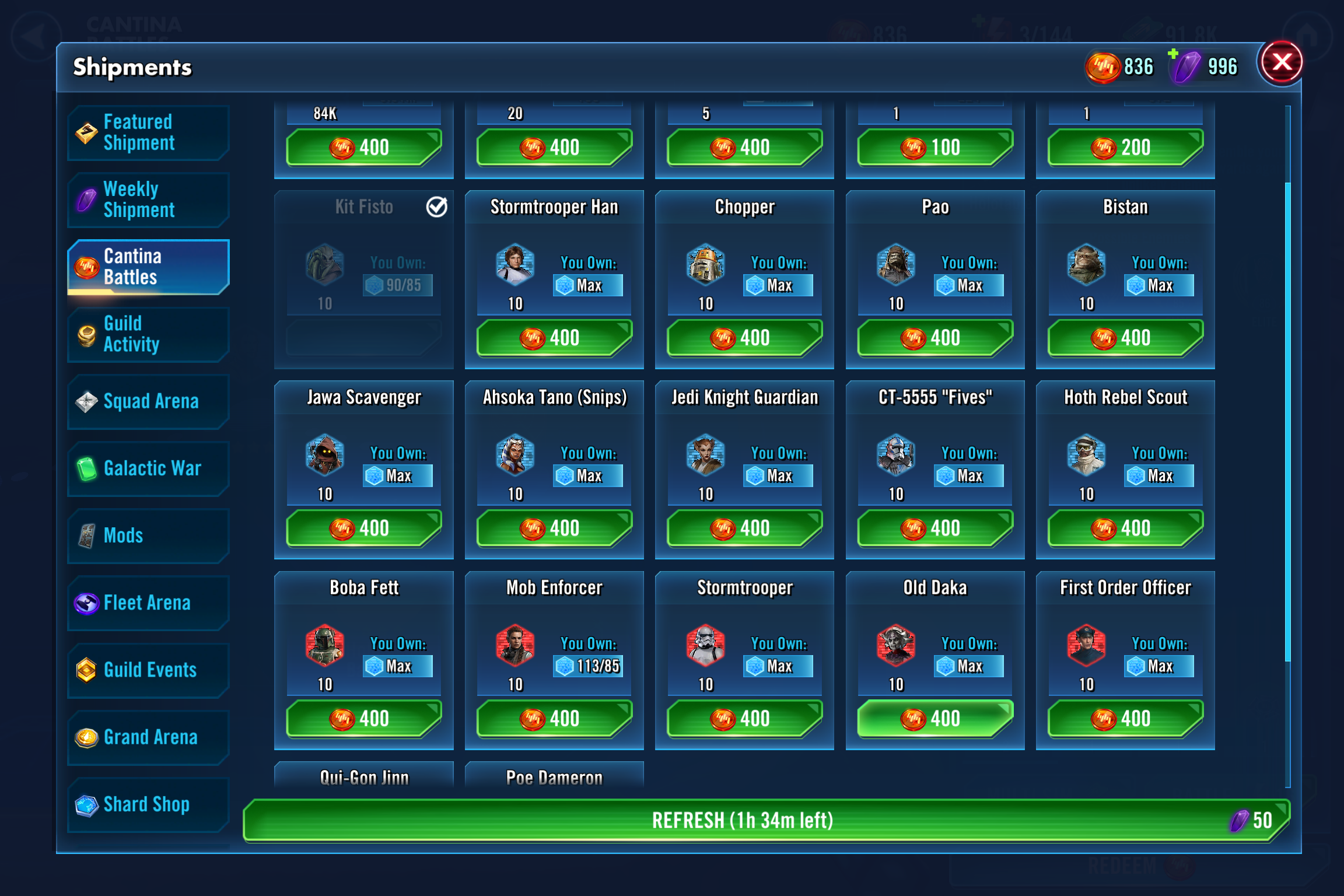The height and width of the screenshot is (896, 1344).
Task: Select the Cantina Battles currency counter
Action: tap(1120, 66)
